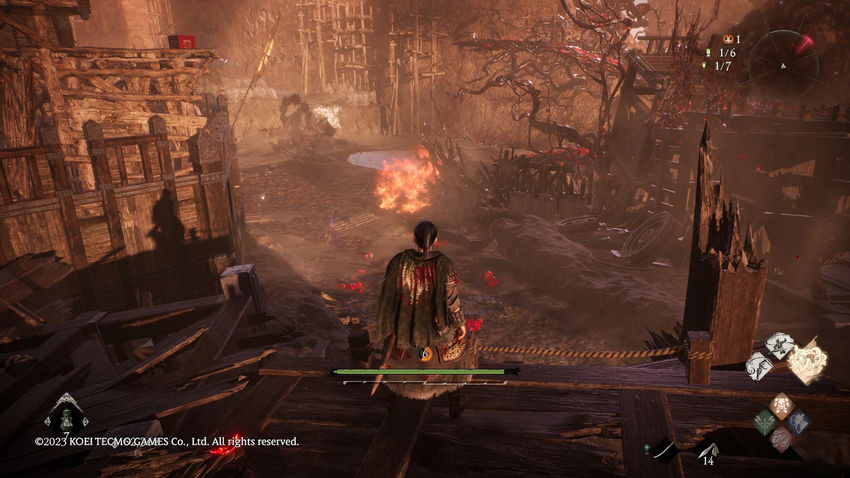Use the lower white martial art icon
The image size is (850, 478).
(x=759, y=366)
